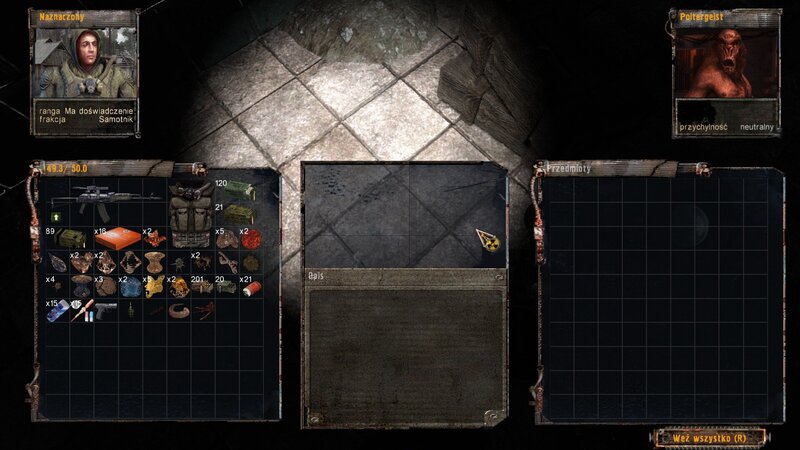Select the medical syringe kit item
This screenshot has height=450, width=800.
(82, 311)
